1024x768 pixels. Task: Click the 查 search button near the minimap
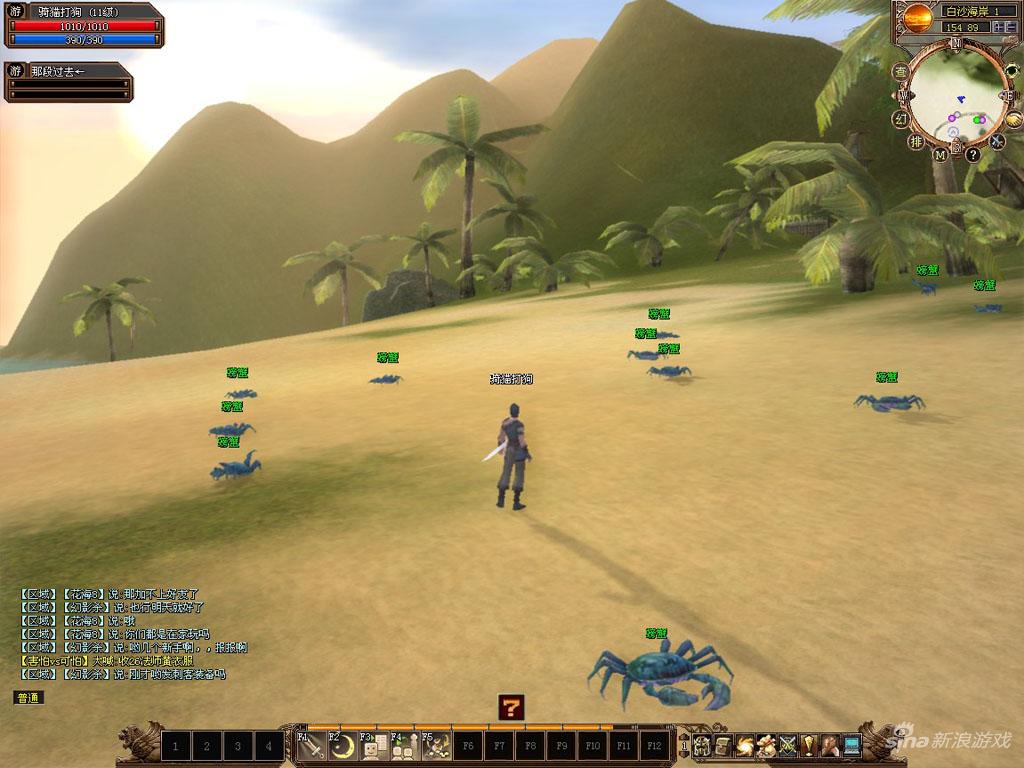click(x=900, y=72)
